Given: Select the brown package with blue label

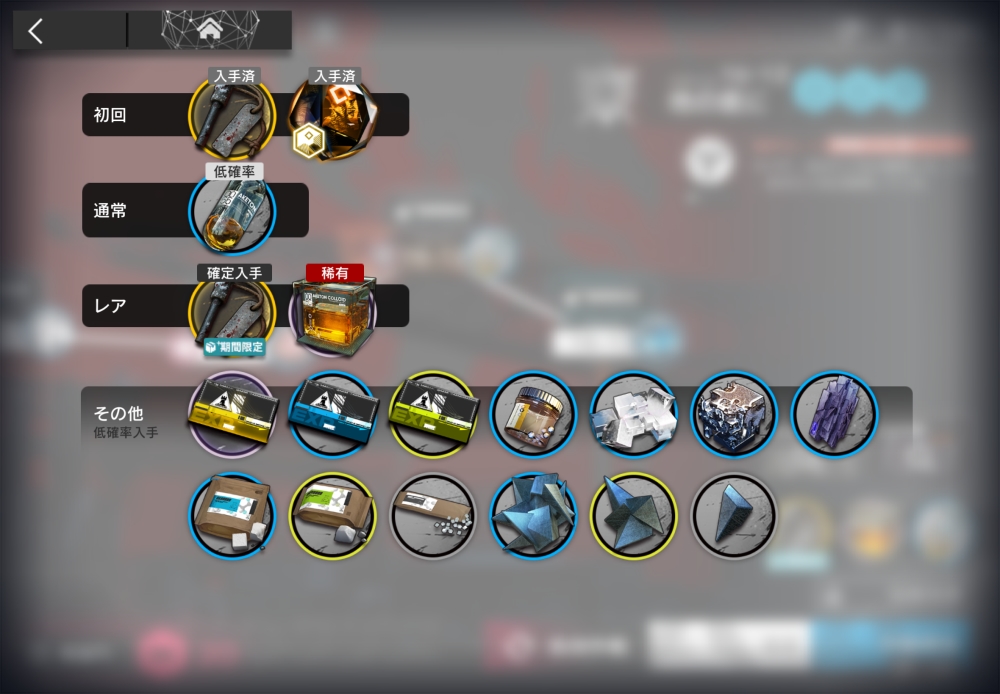Looking at the screenshot, I should coord(232,514).
